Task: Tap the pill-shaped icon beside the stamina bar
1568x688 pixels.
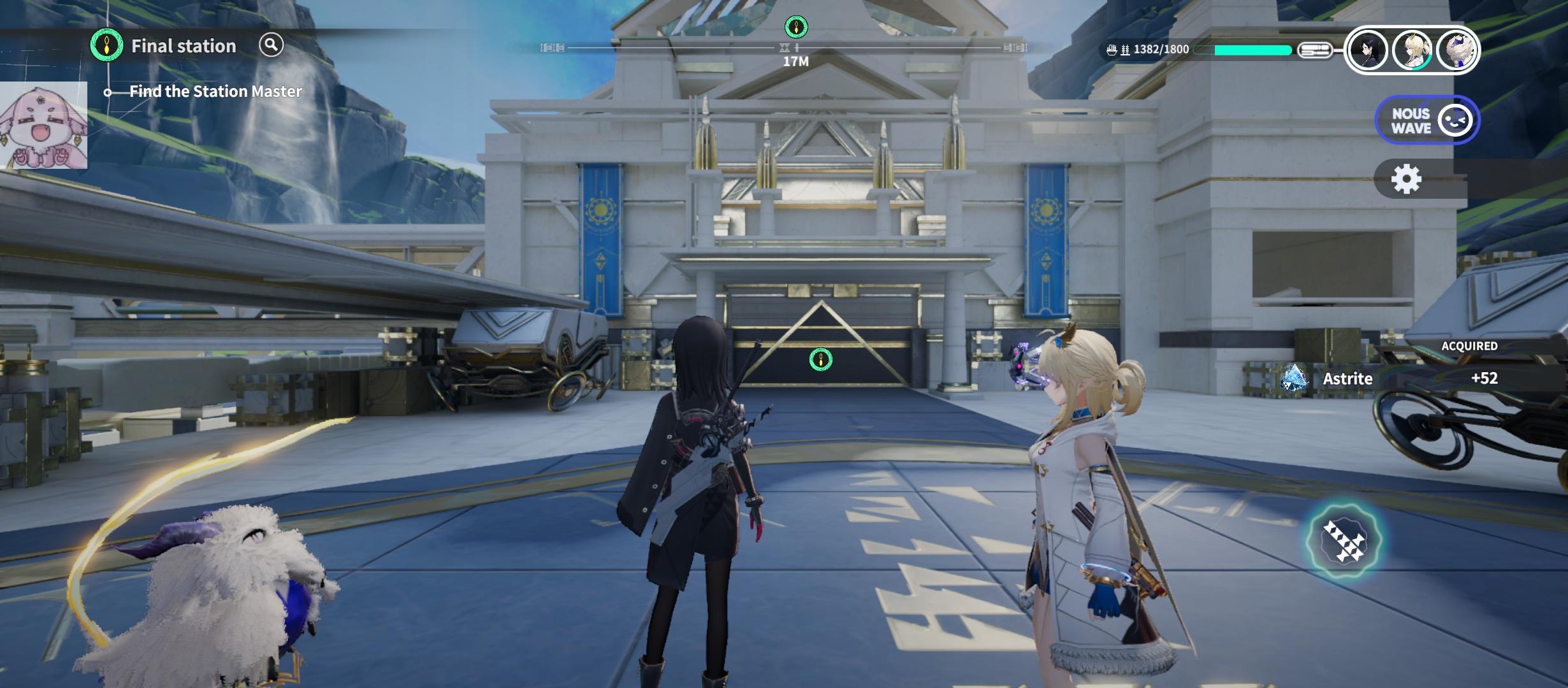Action: tap(1316, 50)
